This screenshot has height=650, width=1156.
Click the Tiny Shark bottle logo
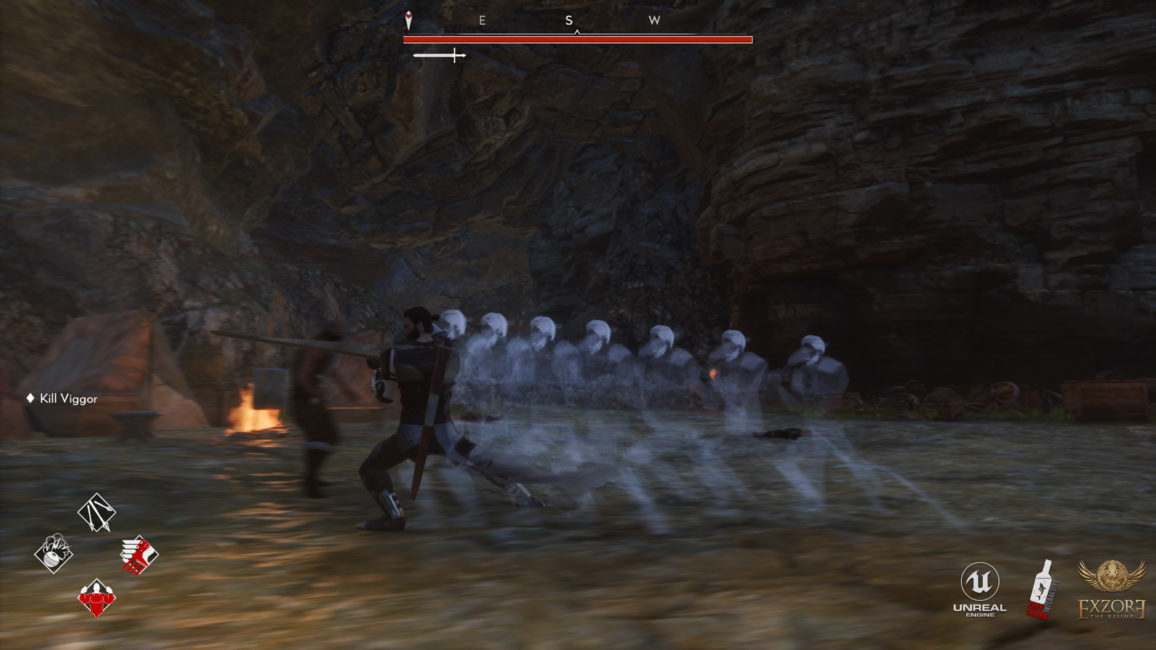(1042, 588)
